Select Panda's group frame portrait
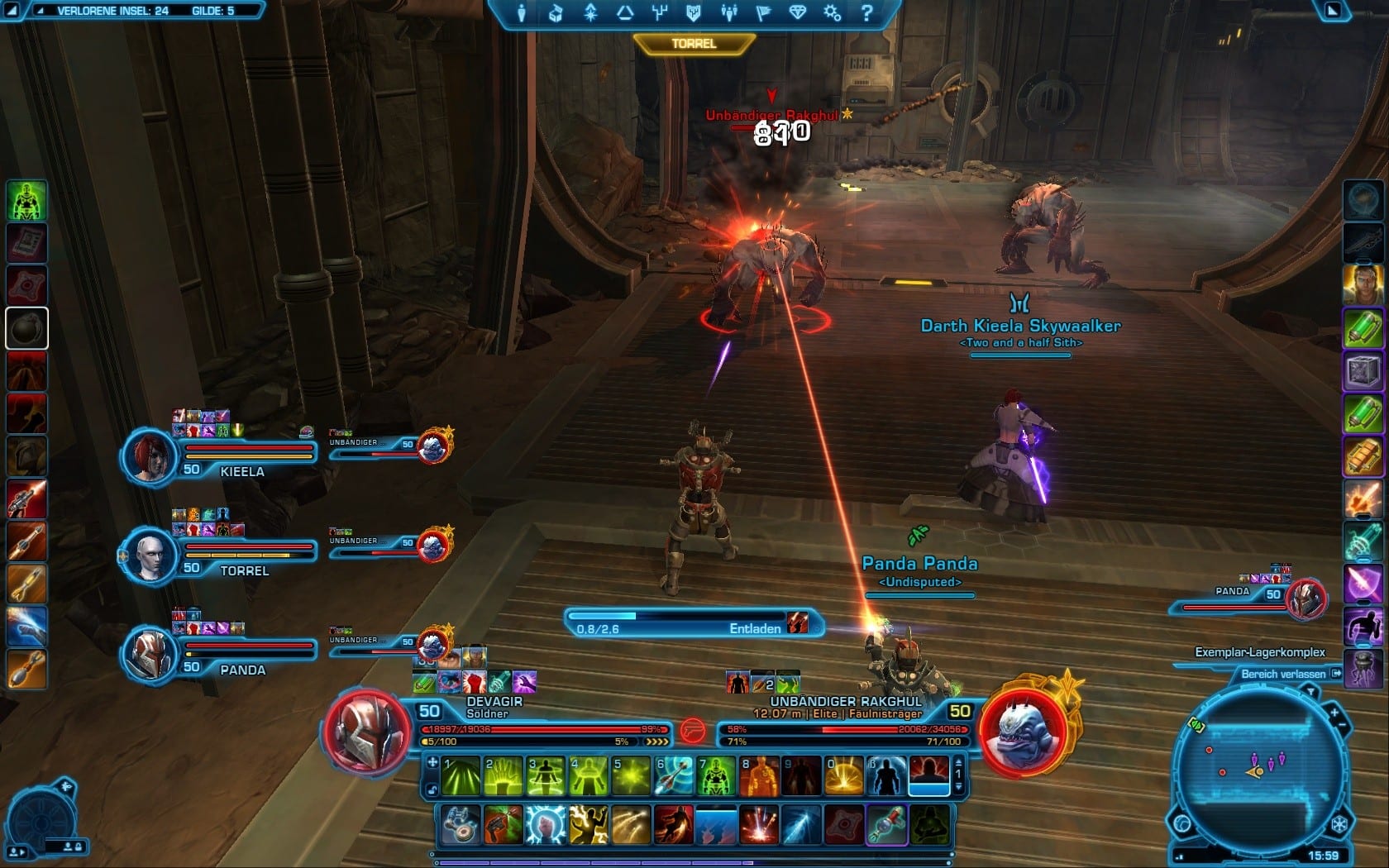The image size is (1389, 868). tap(150, 653)
